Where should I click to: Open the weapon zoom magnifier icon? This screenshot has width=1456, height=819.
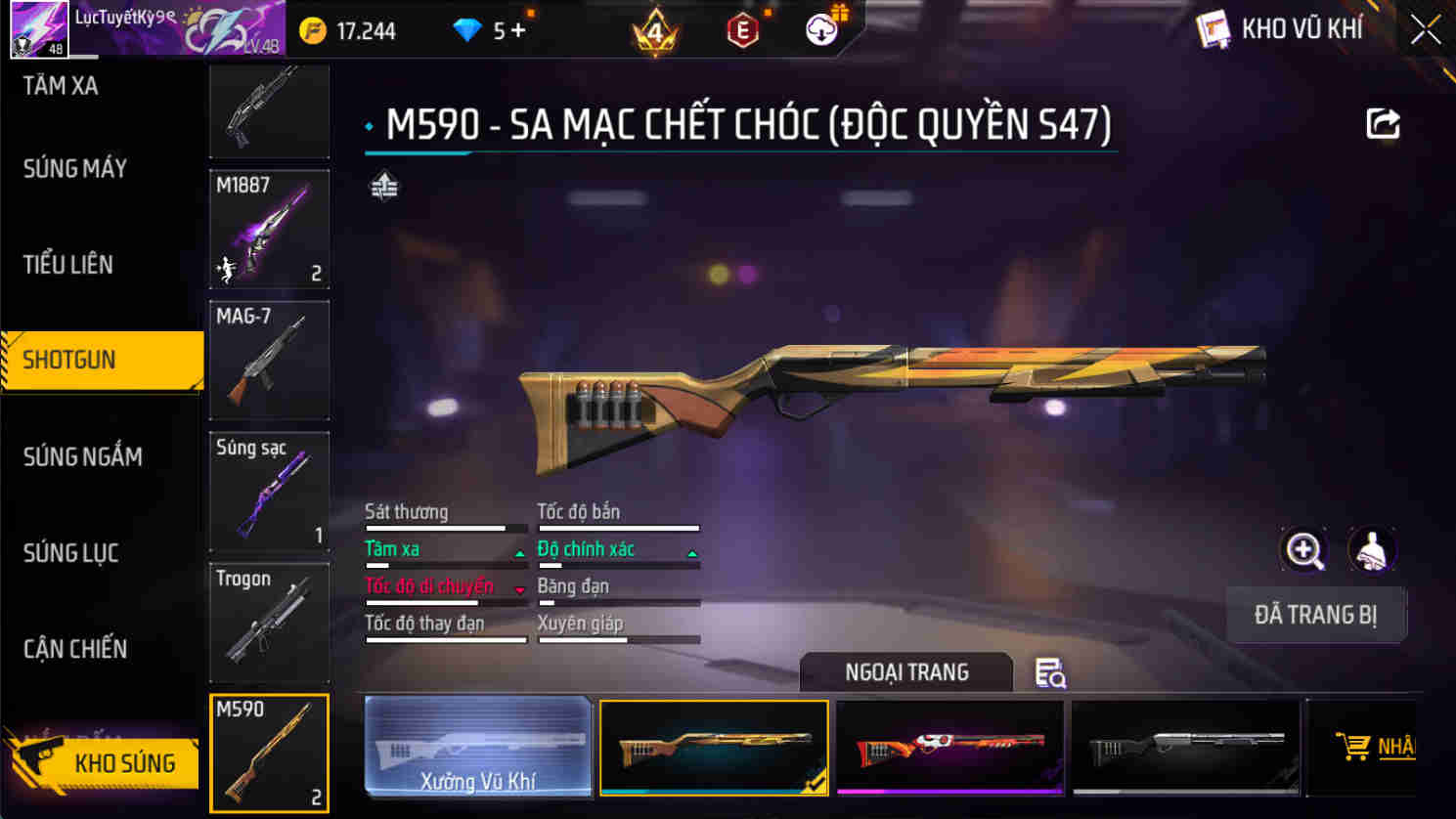[1304, 549]
